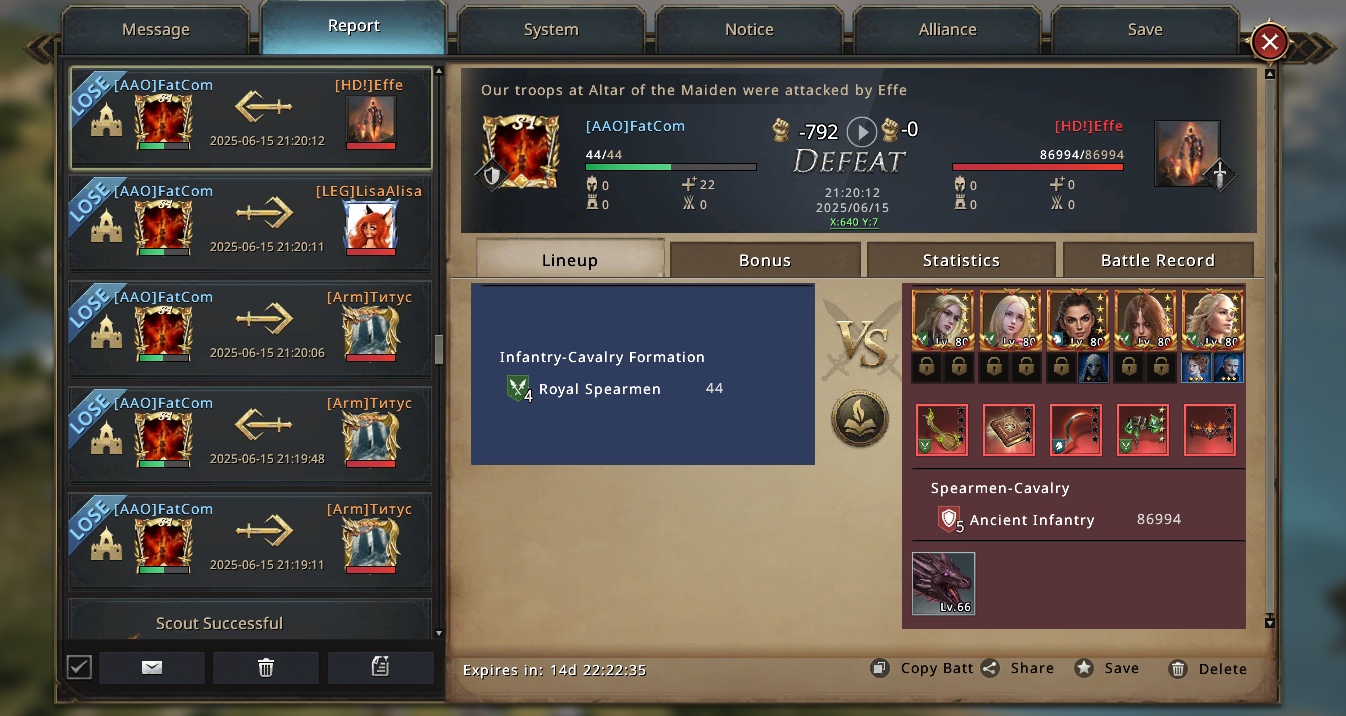Mark reports read with envelope button
The height and width of the screenshot is (716, 1346).
tap(152, 668)
